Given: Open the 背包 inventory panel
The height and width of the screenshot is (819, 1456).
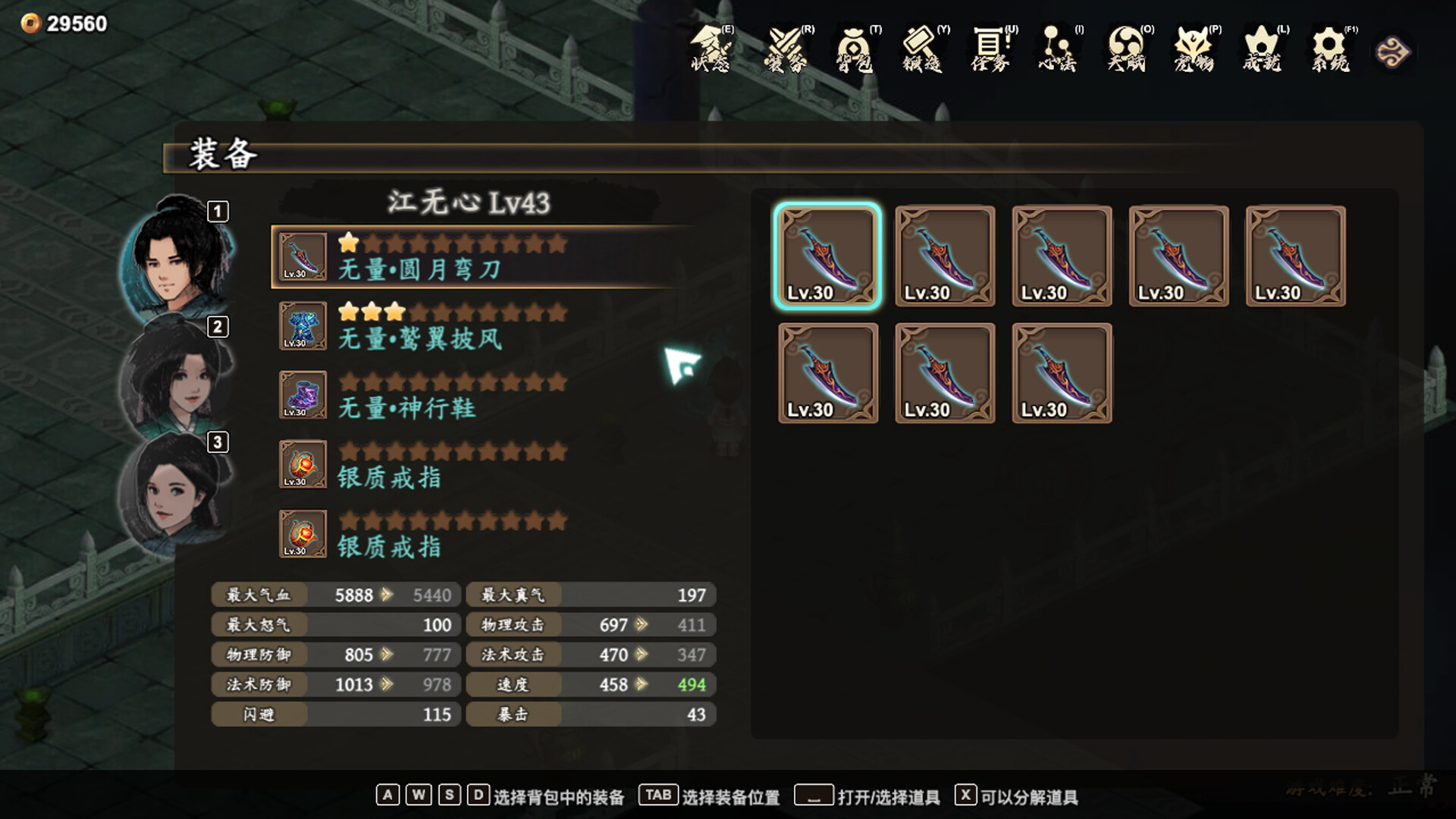Looking at the screenshot, I should [x=853, y=53].
